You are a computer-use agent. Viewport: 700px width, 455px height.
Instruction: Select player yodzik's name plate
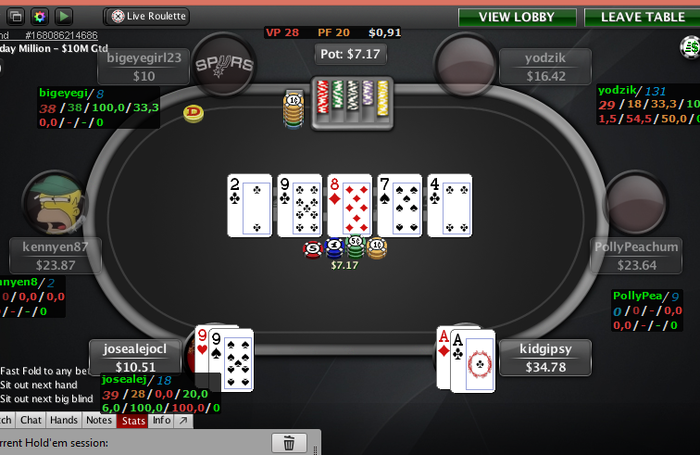pyautogui.click(x=544, y=67)
